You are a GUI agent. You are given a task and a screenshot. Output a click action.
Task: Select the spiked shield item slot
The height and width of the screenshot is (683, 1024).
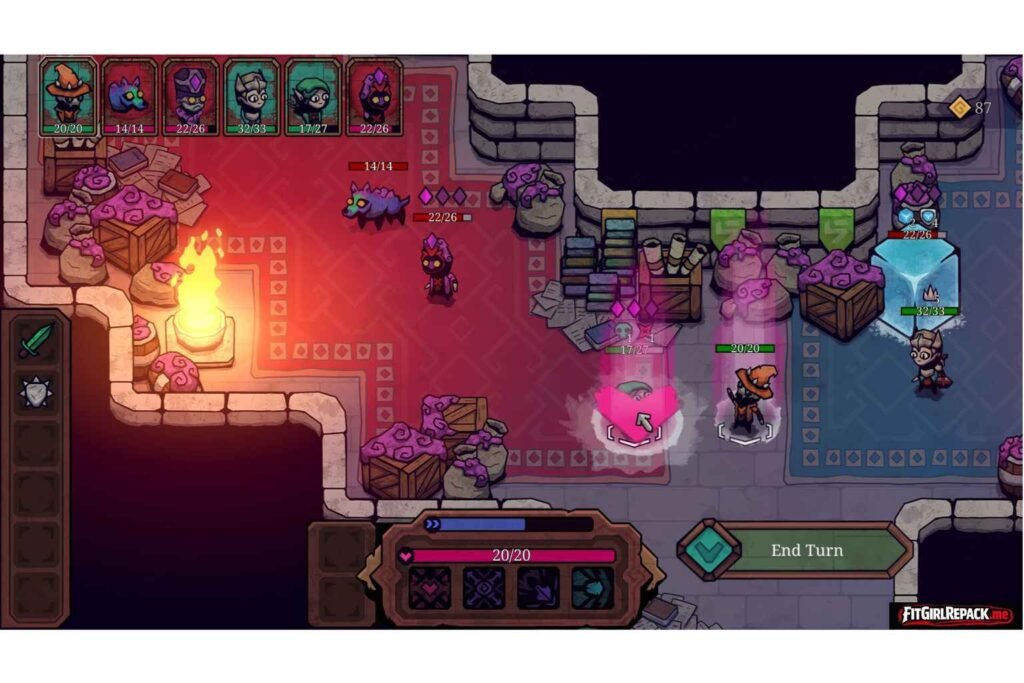pyautogui.click(x=37, y=392)
